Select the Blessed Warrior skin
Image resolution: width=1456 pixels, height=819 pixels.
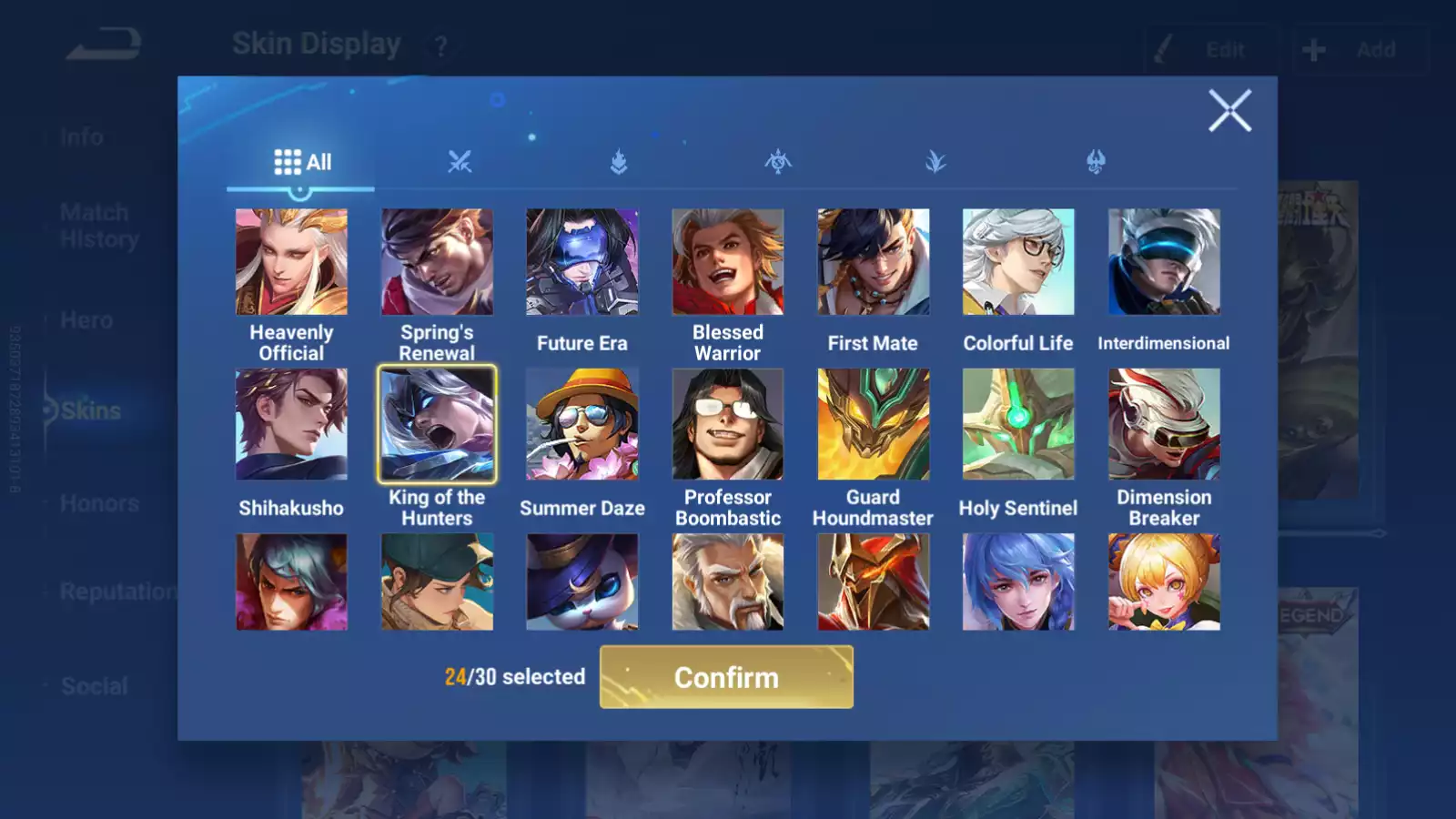tap(728, 262)
